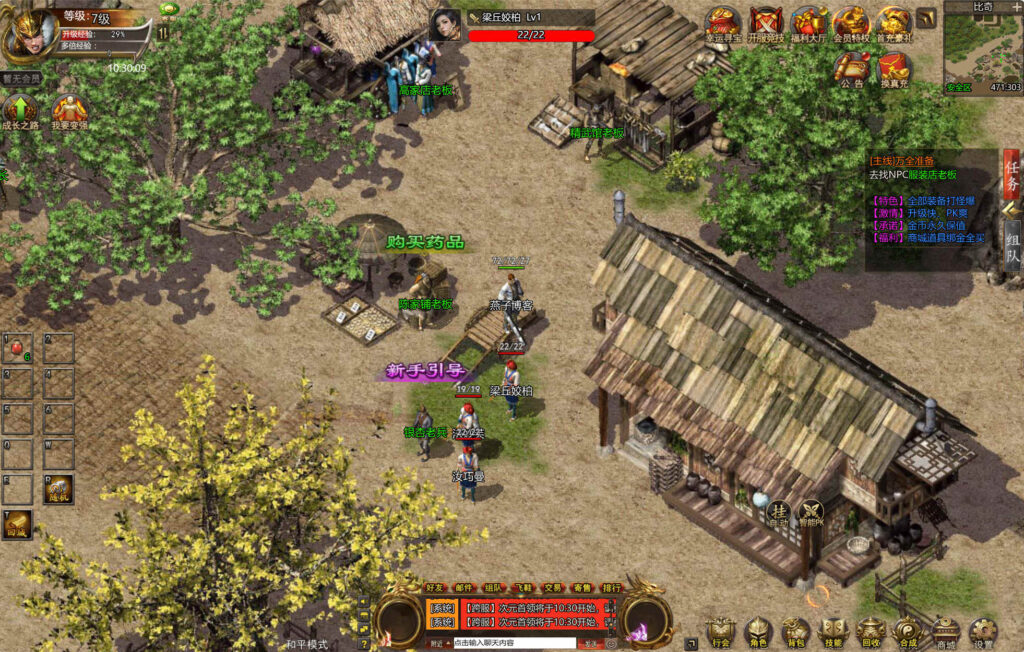This screenshot has height=652, width=1024.
Task: Open the 设置 settings gear
Action: (984, 630)
